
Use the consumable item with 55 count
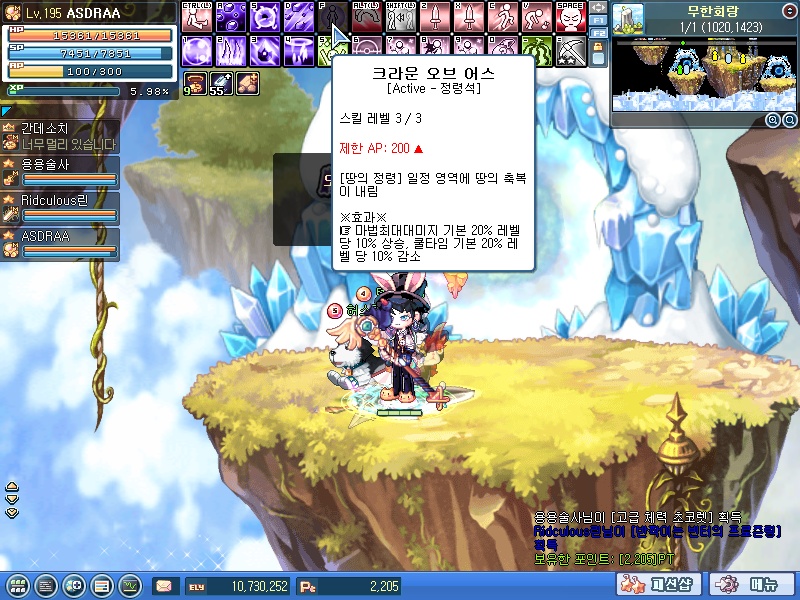click(x=221, y=85)
